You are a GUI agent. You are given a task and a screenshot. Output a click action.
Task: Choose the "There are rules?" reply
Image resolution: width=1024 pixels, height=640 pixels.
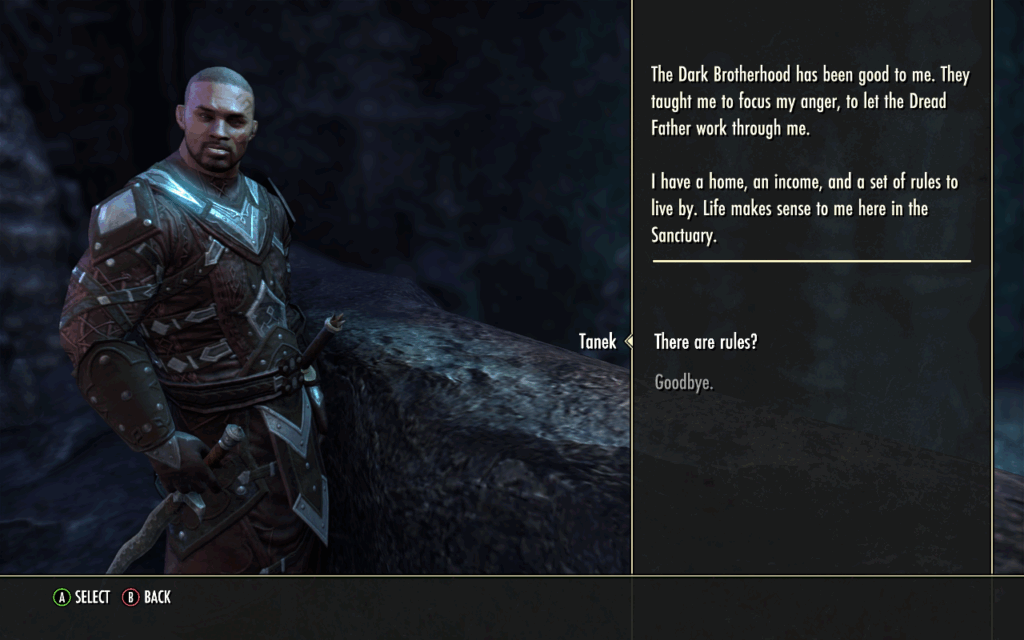click(705, 342)
